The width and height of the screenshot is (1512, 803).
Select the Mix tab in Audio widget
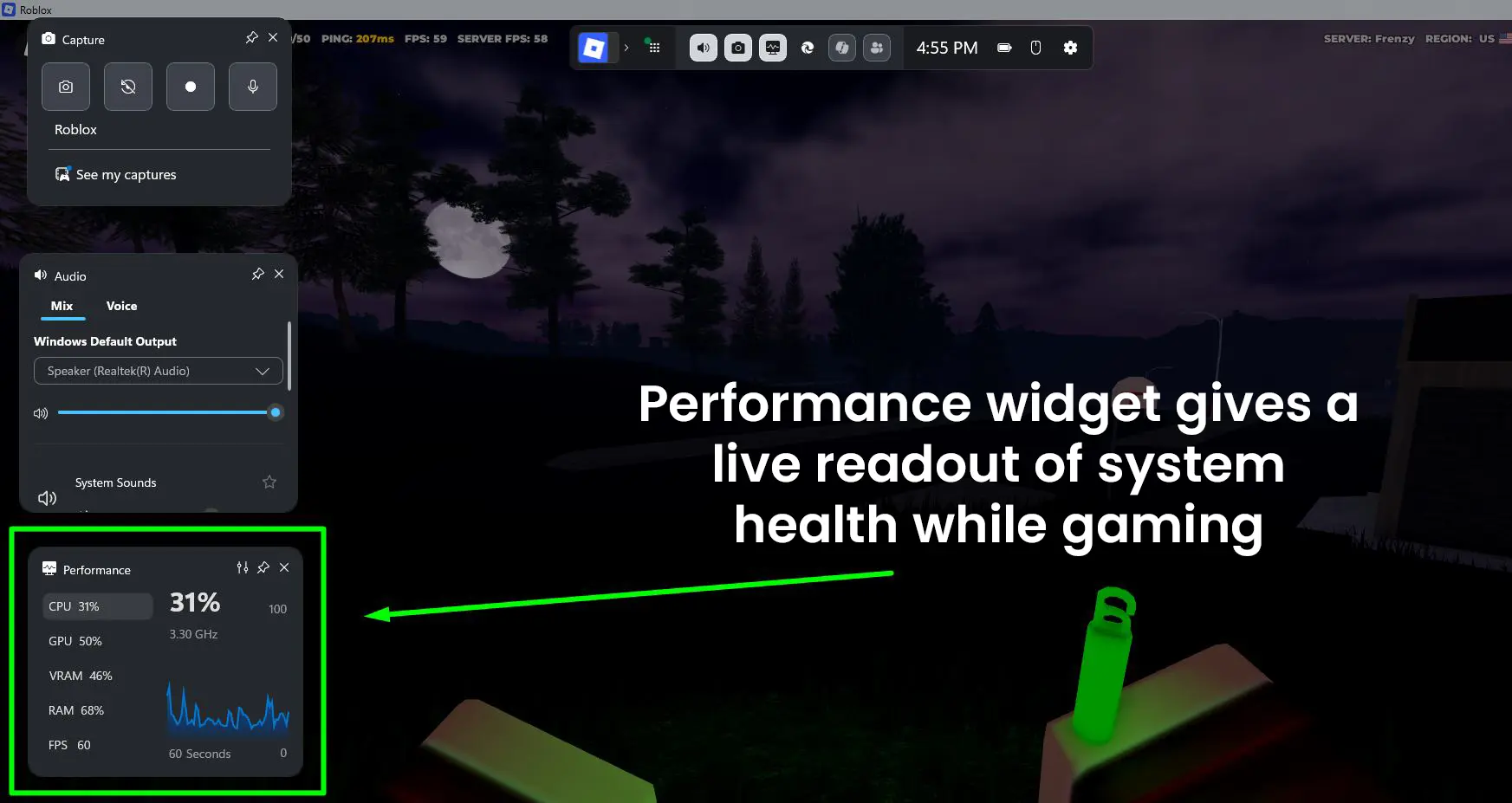click(62, 306)
